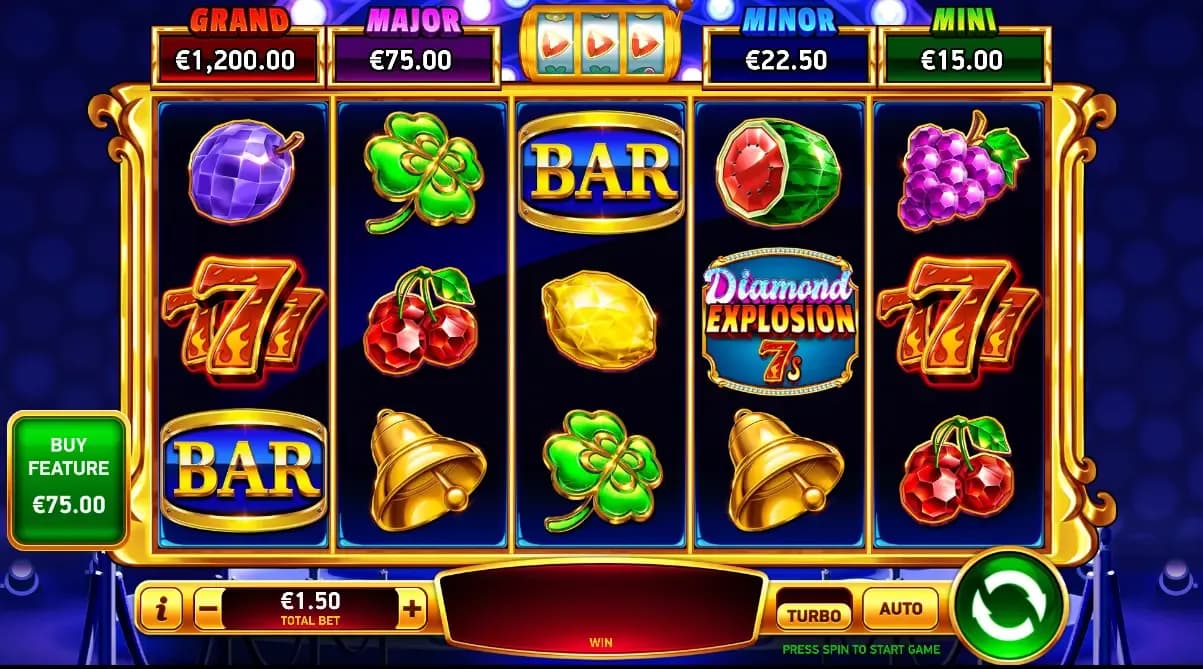The height and width of the screenshot is (669, 1203).
Task: Spin the reels with the green button
Action: pos(1008,605)
